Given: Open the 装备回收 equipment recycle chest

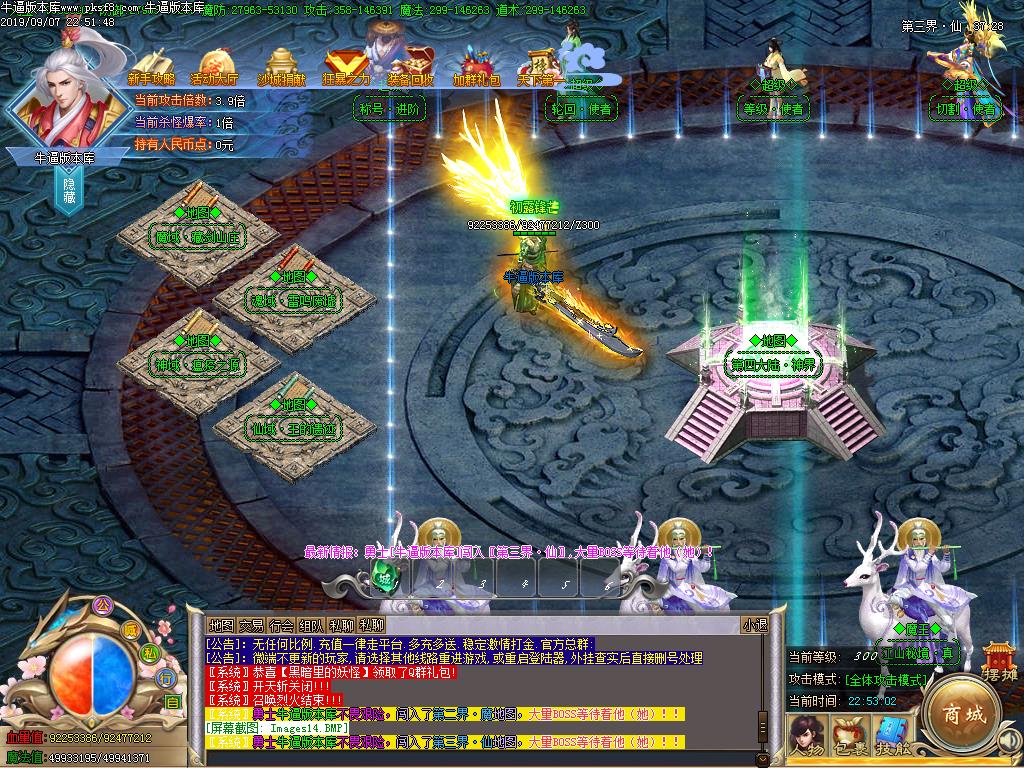Looking at the screenshot, I should pos(411,62).
